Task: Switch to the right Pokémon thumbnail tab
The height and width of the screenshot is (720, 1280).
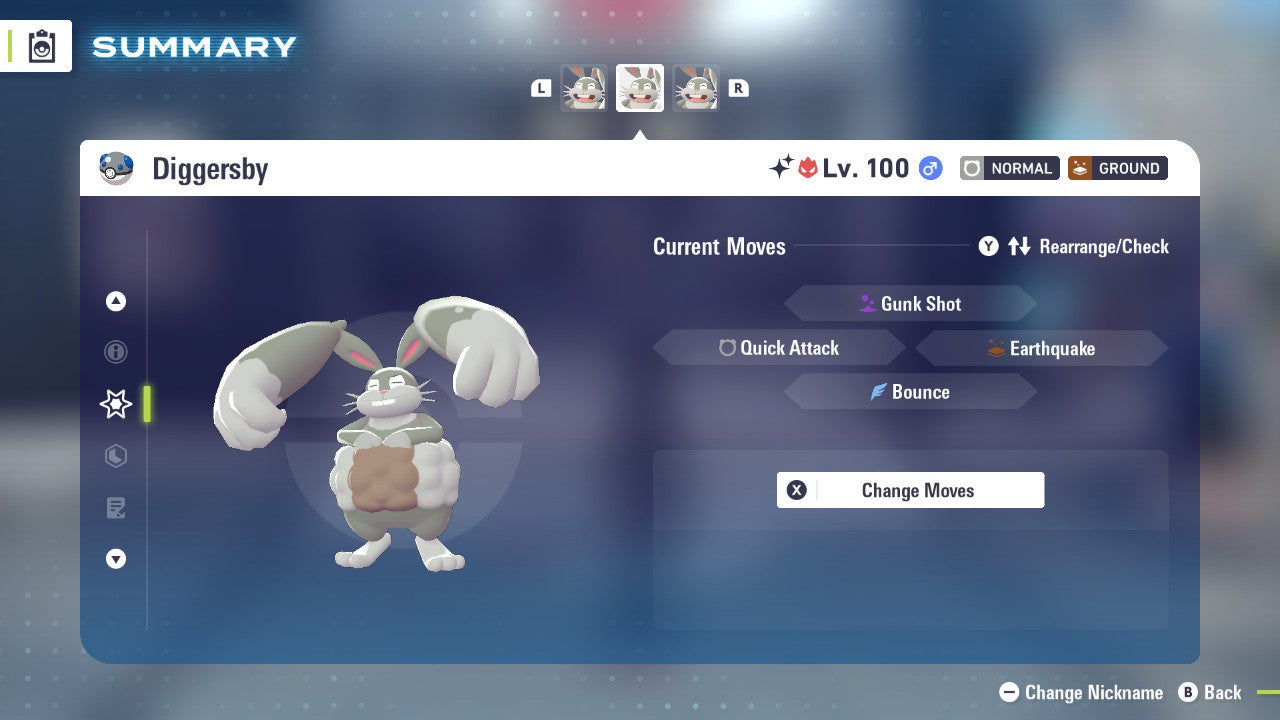Action: pos(696,88)
